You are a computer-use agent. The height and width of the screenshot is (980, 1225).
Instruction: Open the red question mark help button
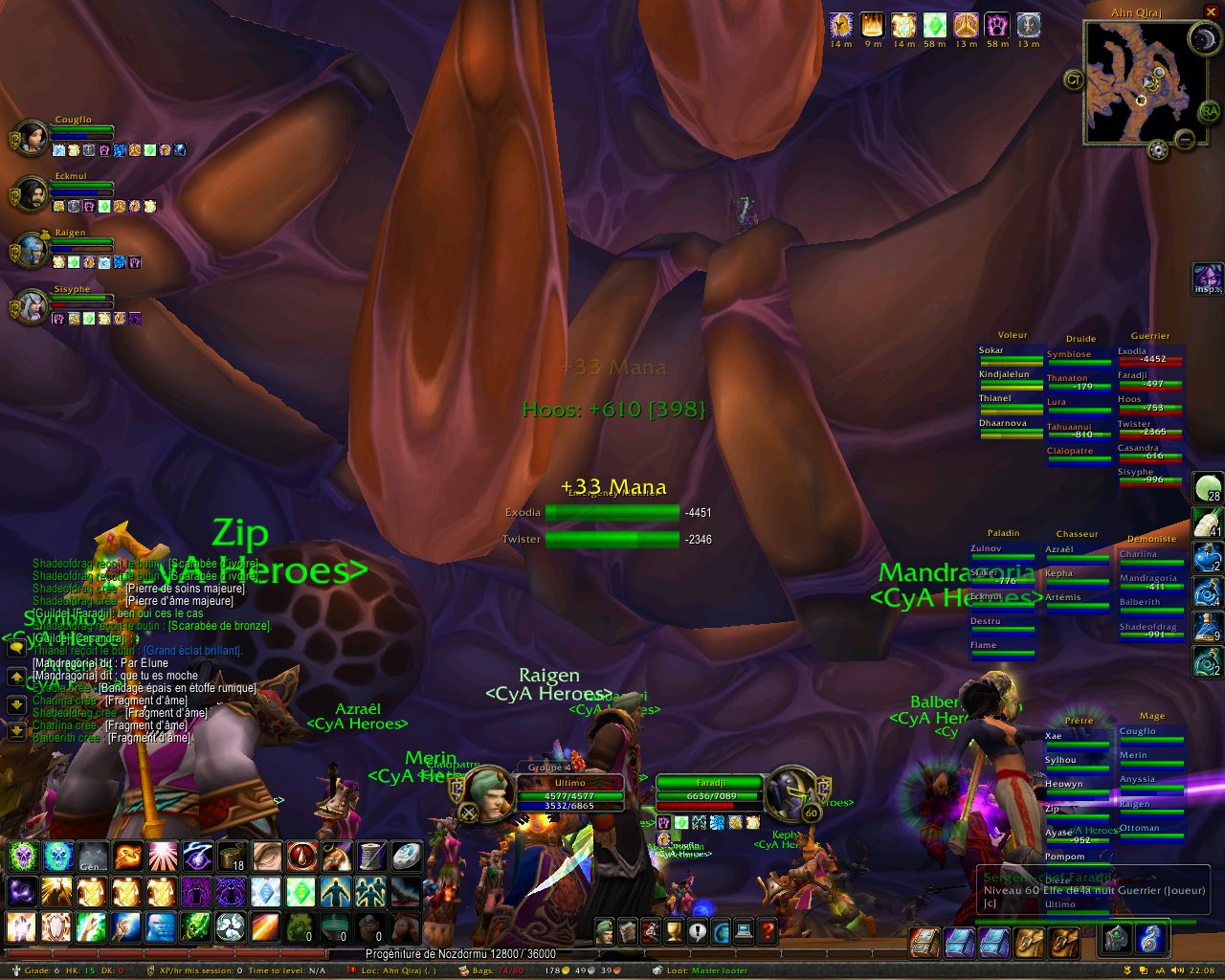click(768, 930)
